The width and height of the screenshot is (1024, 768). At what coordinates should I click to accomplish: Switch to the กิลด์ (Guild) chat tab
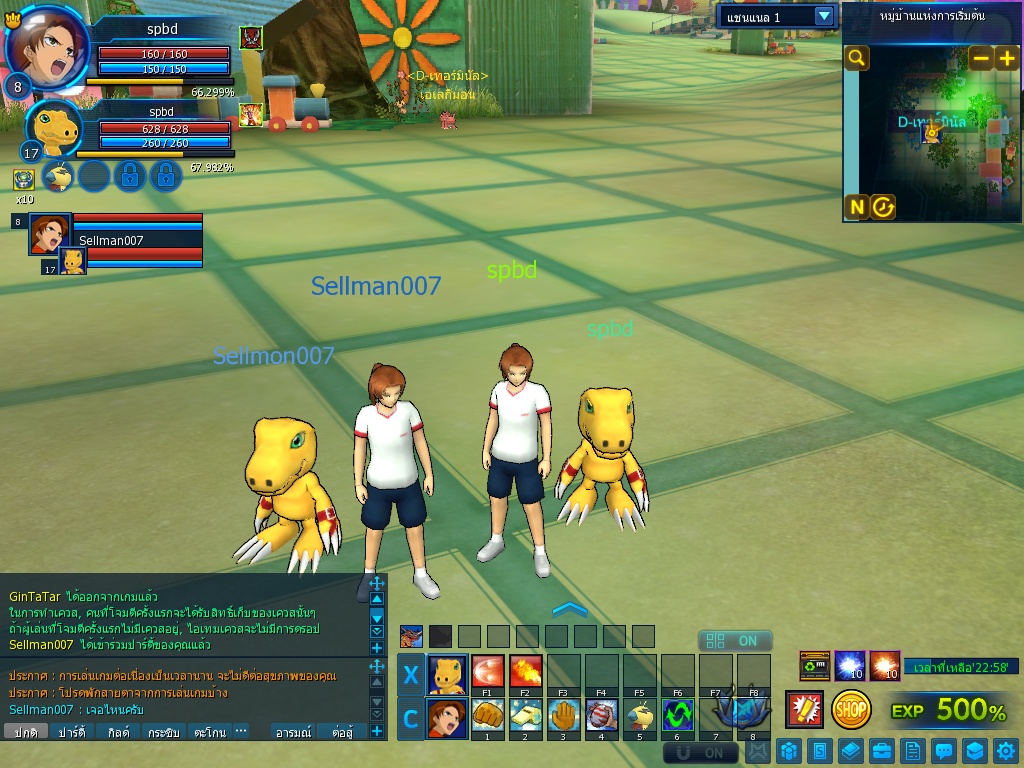point(118,732)
